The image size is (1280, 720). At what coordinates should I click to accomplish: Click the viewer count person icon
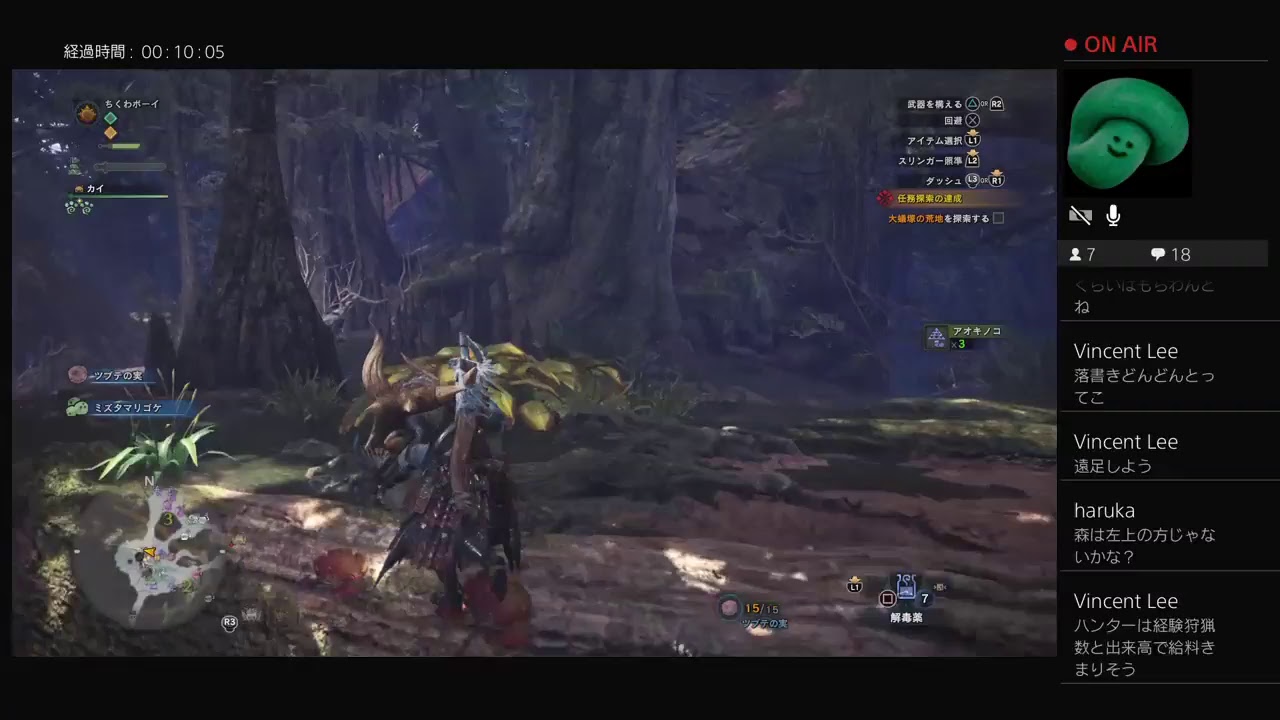1077,254
